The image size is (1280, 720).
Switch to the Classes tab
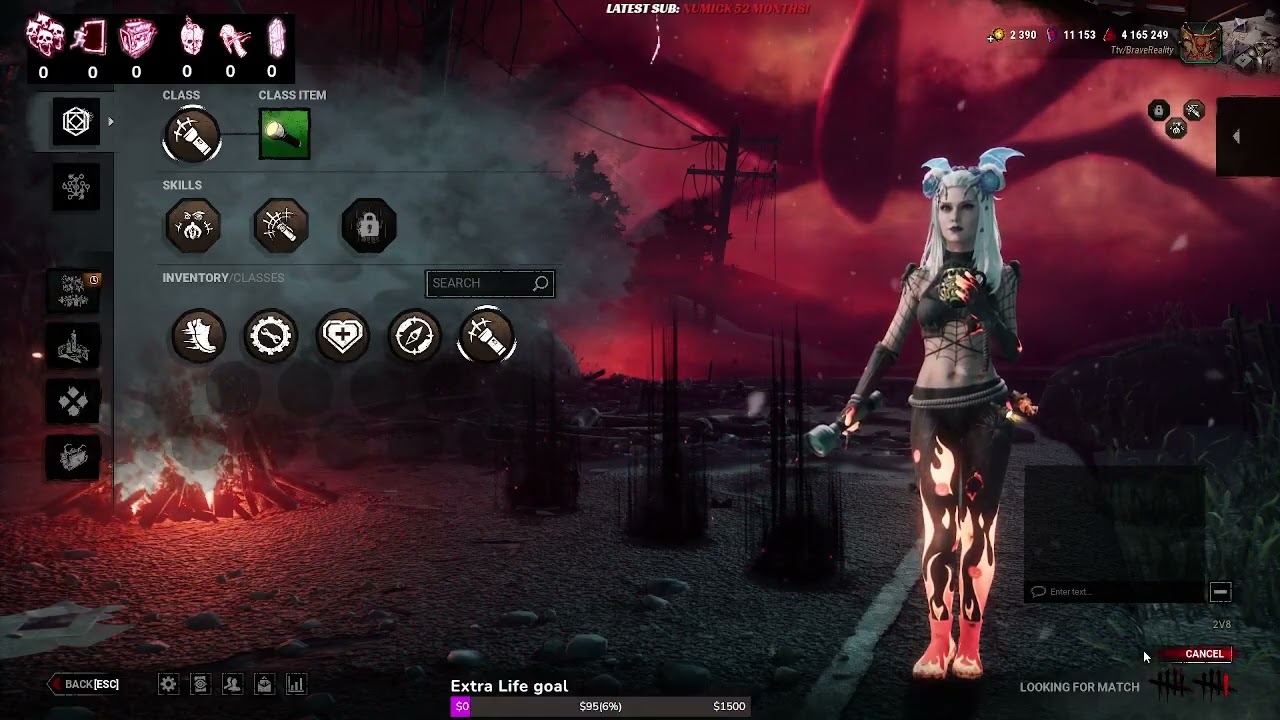pos(259,277)
